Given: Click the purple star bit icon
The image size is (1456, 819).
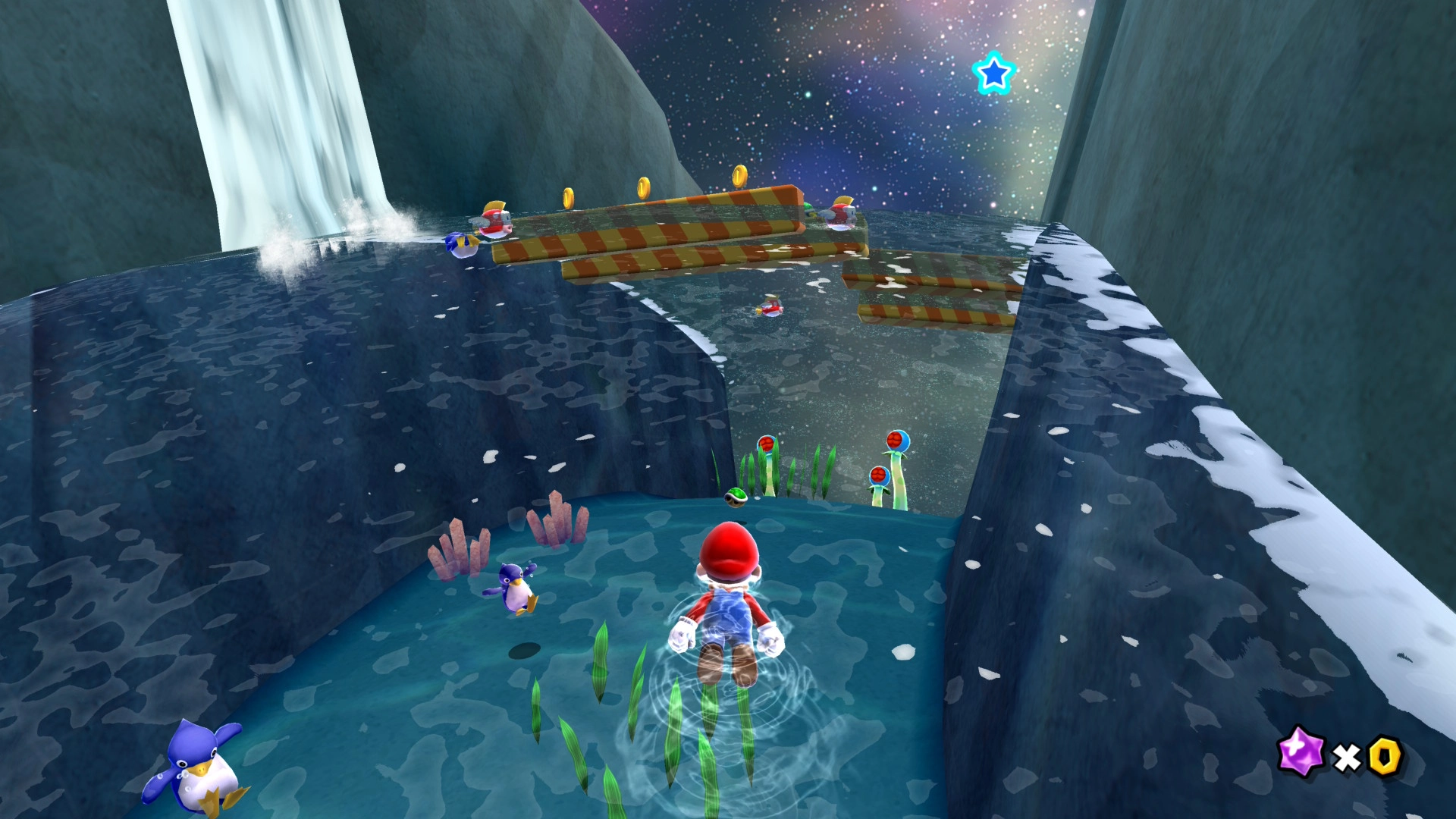Looking at the screenshot, I should click(1300, 752).
